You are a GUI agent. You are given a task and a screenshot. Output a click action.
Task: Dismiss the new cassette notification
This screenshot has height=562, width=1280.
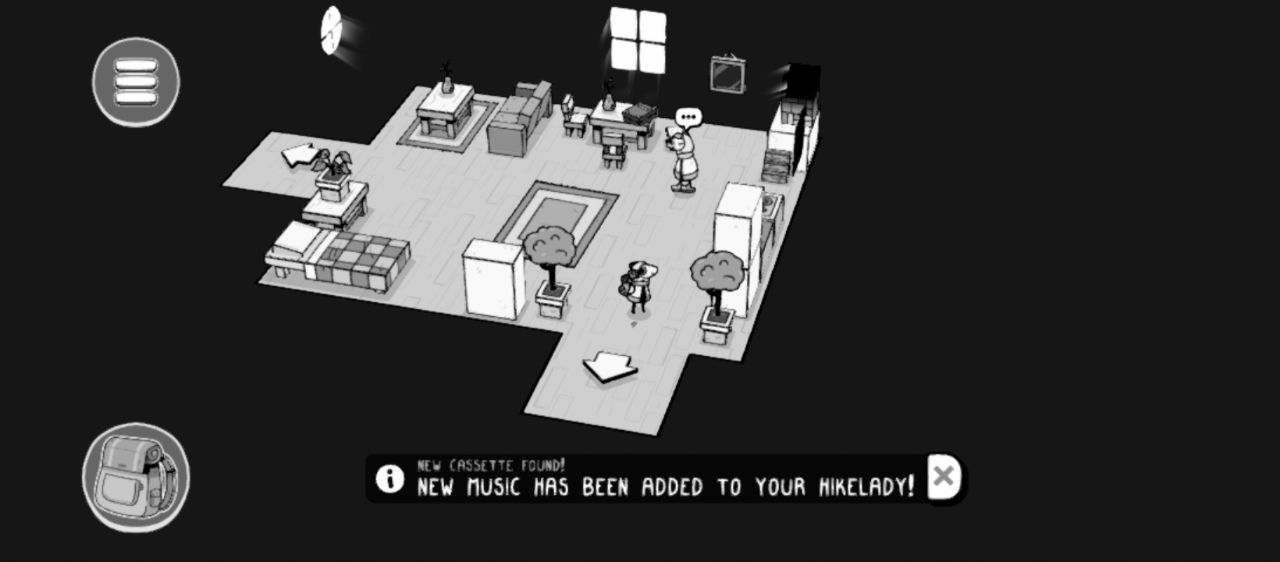942,477
